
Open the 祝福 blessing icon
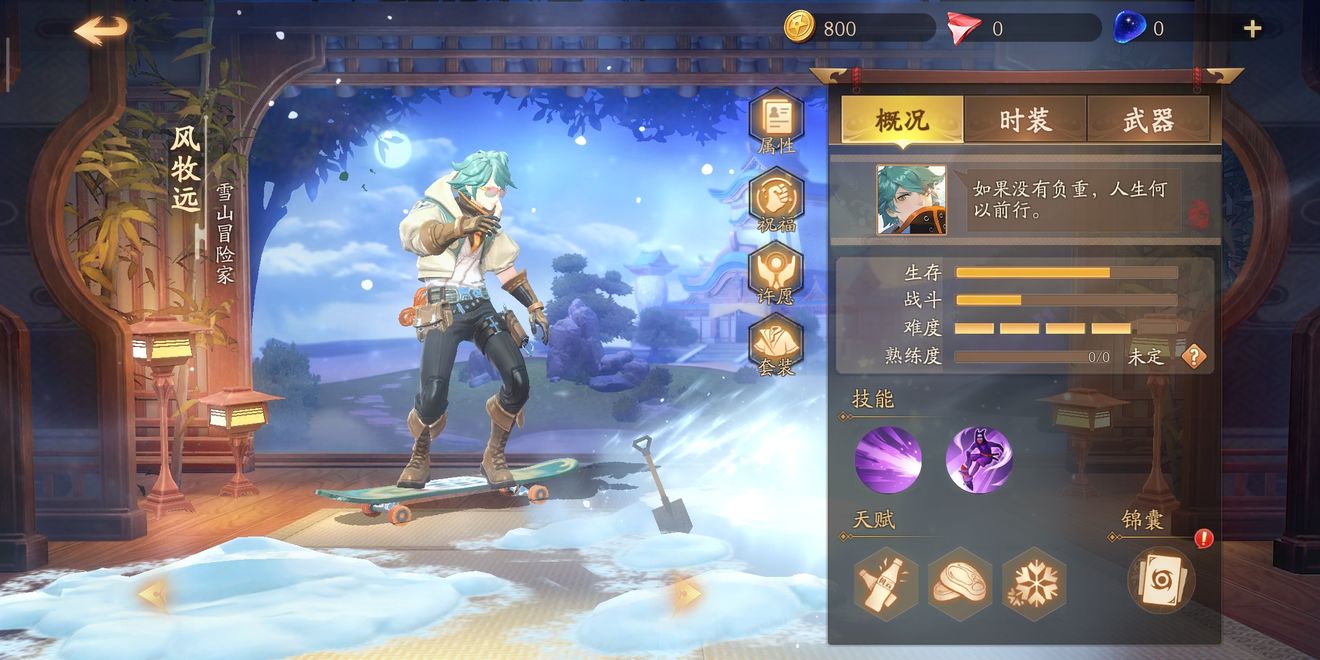click(x=776, y=198)
